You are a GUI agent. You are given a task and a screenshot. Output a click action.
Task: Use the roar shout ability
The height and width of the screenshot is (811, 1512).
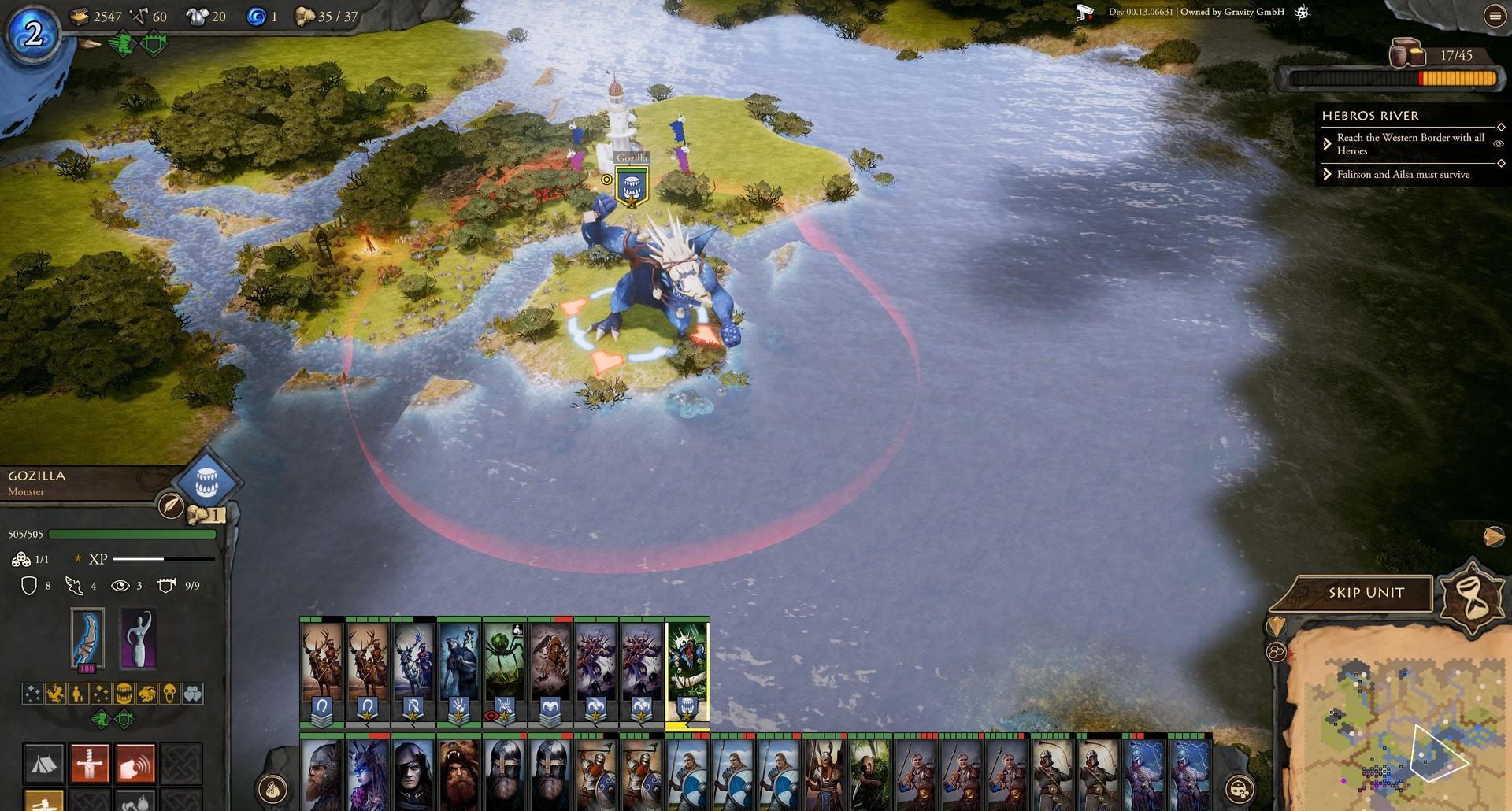[x=135, y=763]
